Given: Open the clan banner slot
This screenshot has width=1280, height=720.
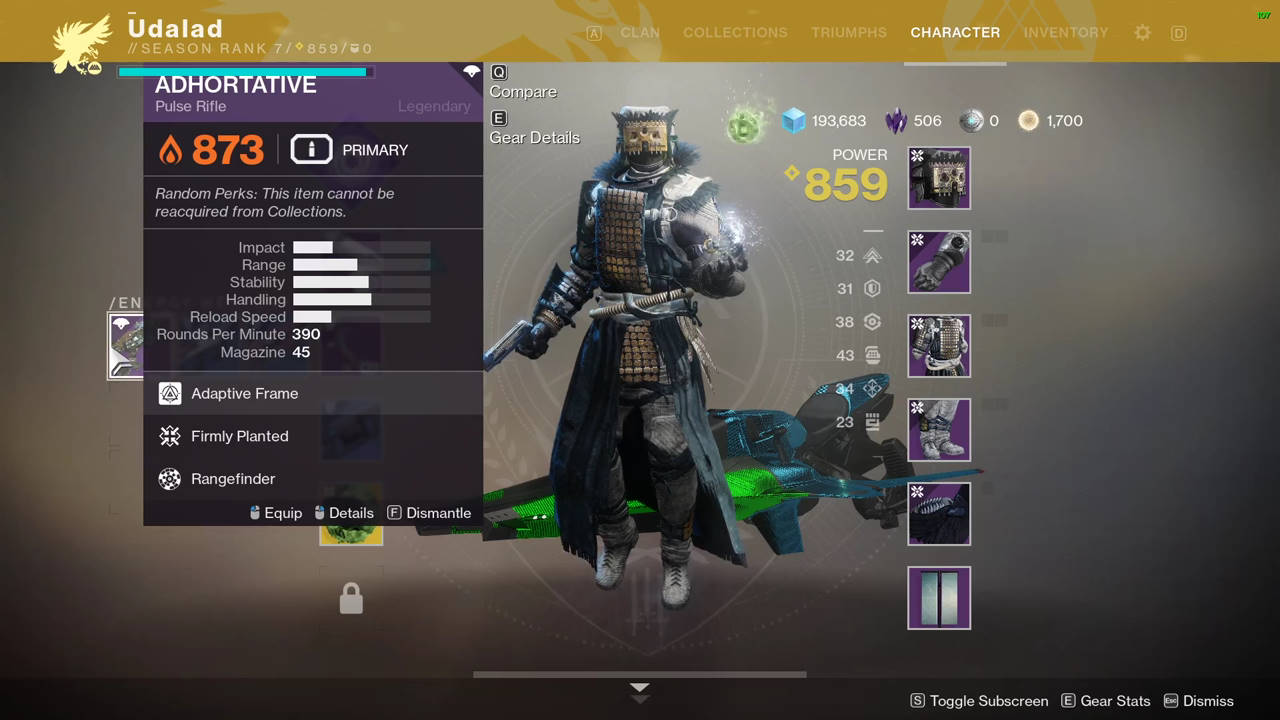Looking at the screenshot, I should point(939,598).
